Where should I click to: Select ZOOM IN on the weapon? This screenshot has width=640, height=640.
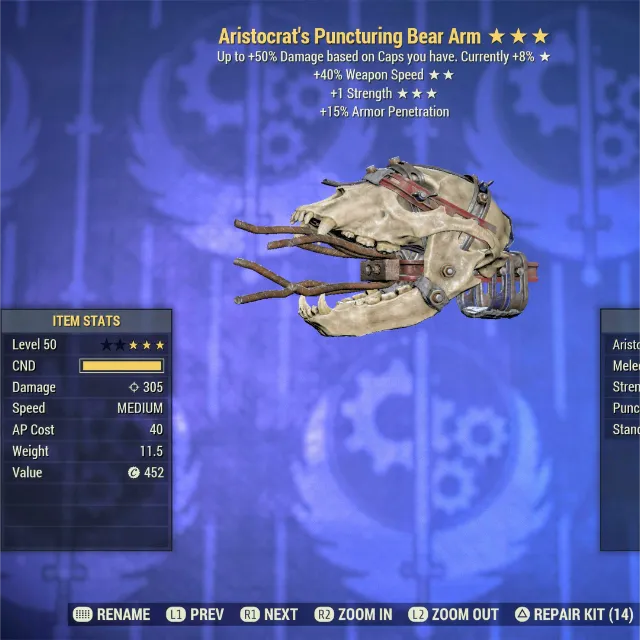[x=353, y=614]
